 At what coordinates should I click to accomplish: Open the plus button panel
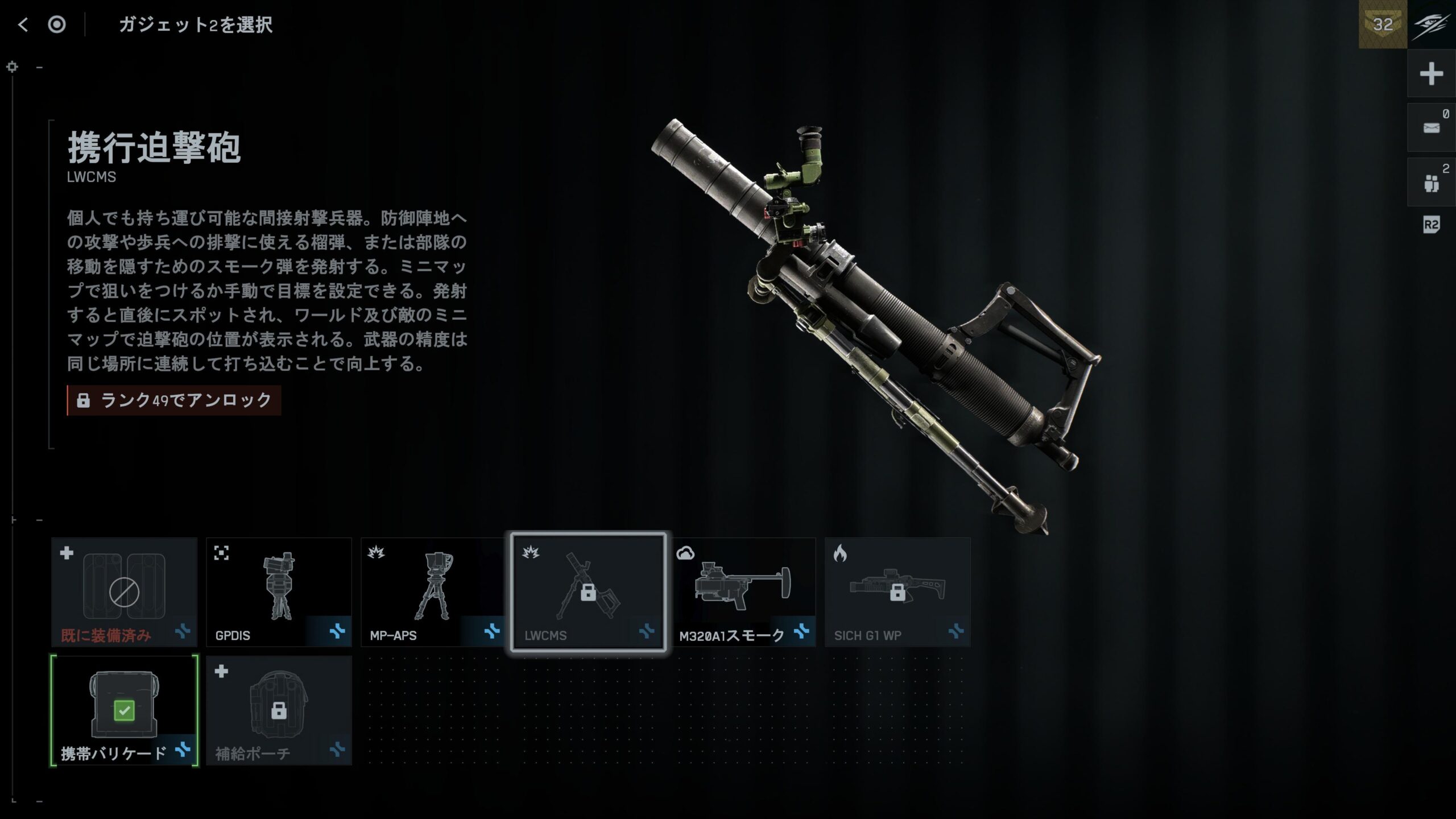[1431, 73]
